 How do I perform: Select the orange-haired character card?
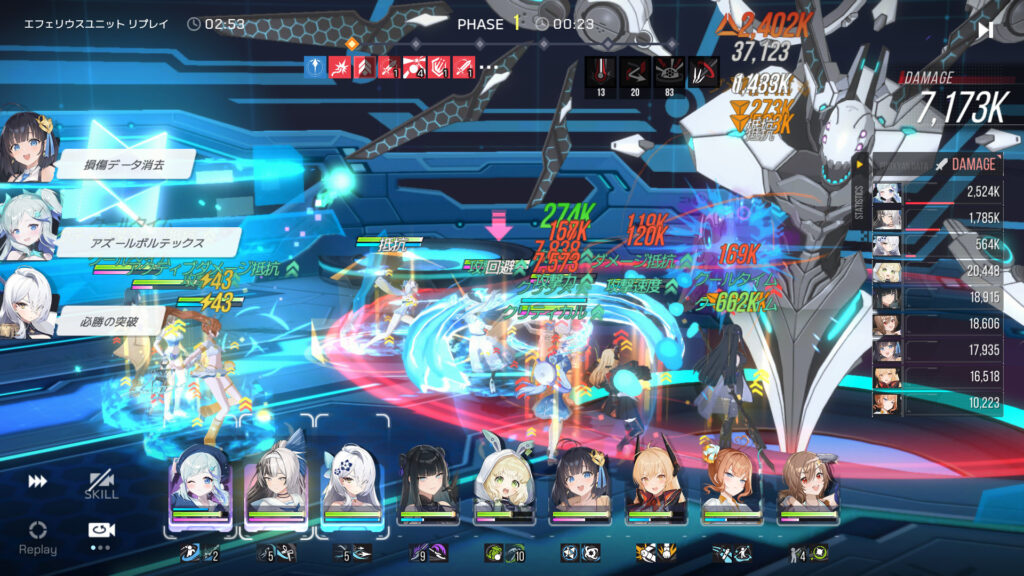(x=732, y=486)
